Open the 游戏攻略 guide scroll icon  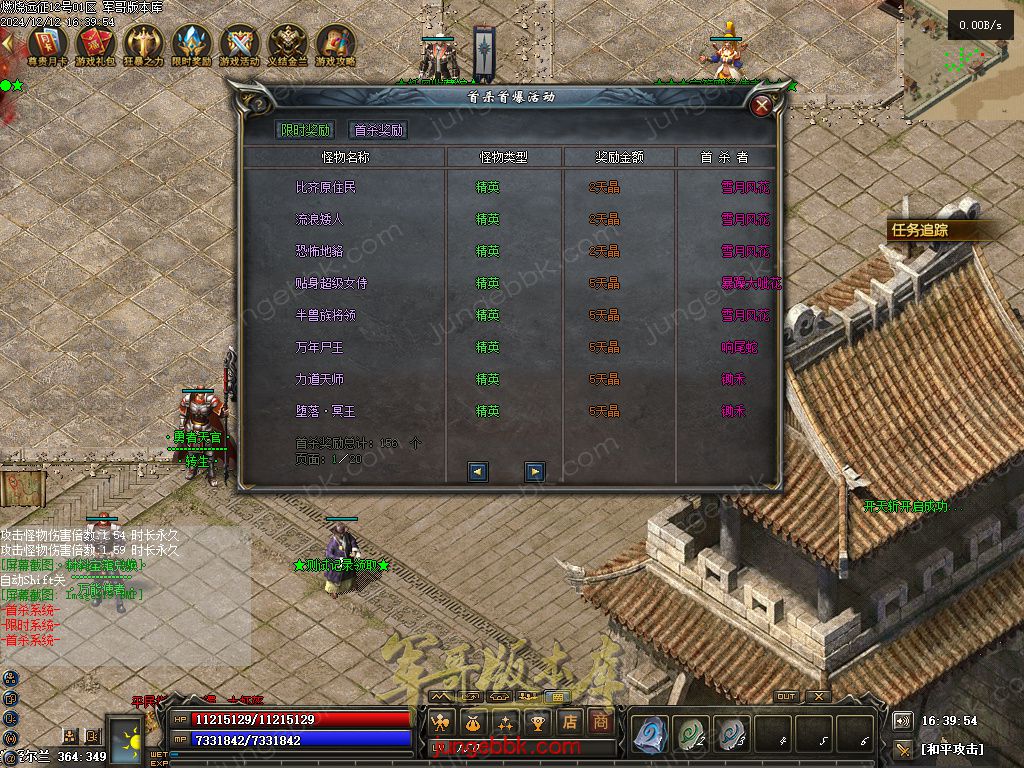tap(335, 43)
